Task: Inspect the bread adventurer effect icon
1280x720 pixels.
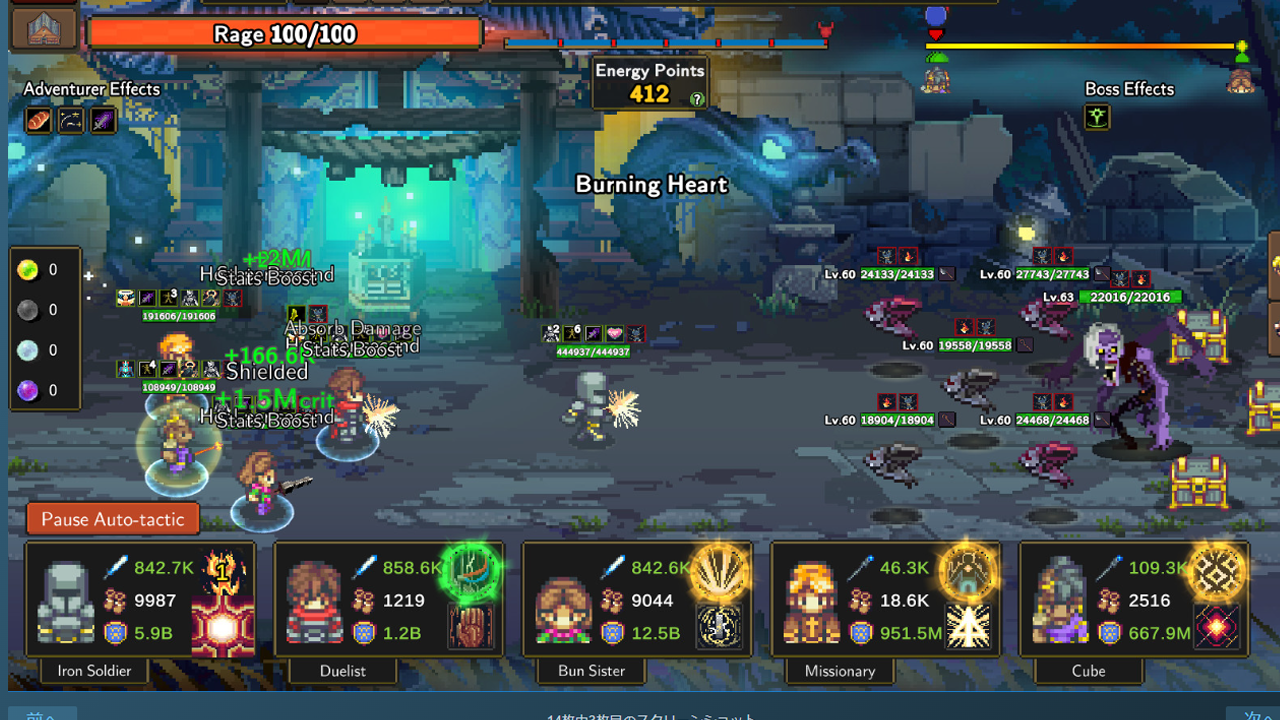Action: 38,121
